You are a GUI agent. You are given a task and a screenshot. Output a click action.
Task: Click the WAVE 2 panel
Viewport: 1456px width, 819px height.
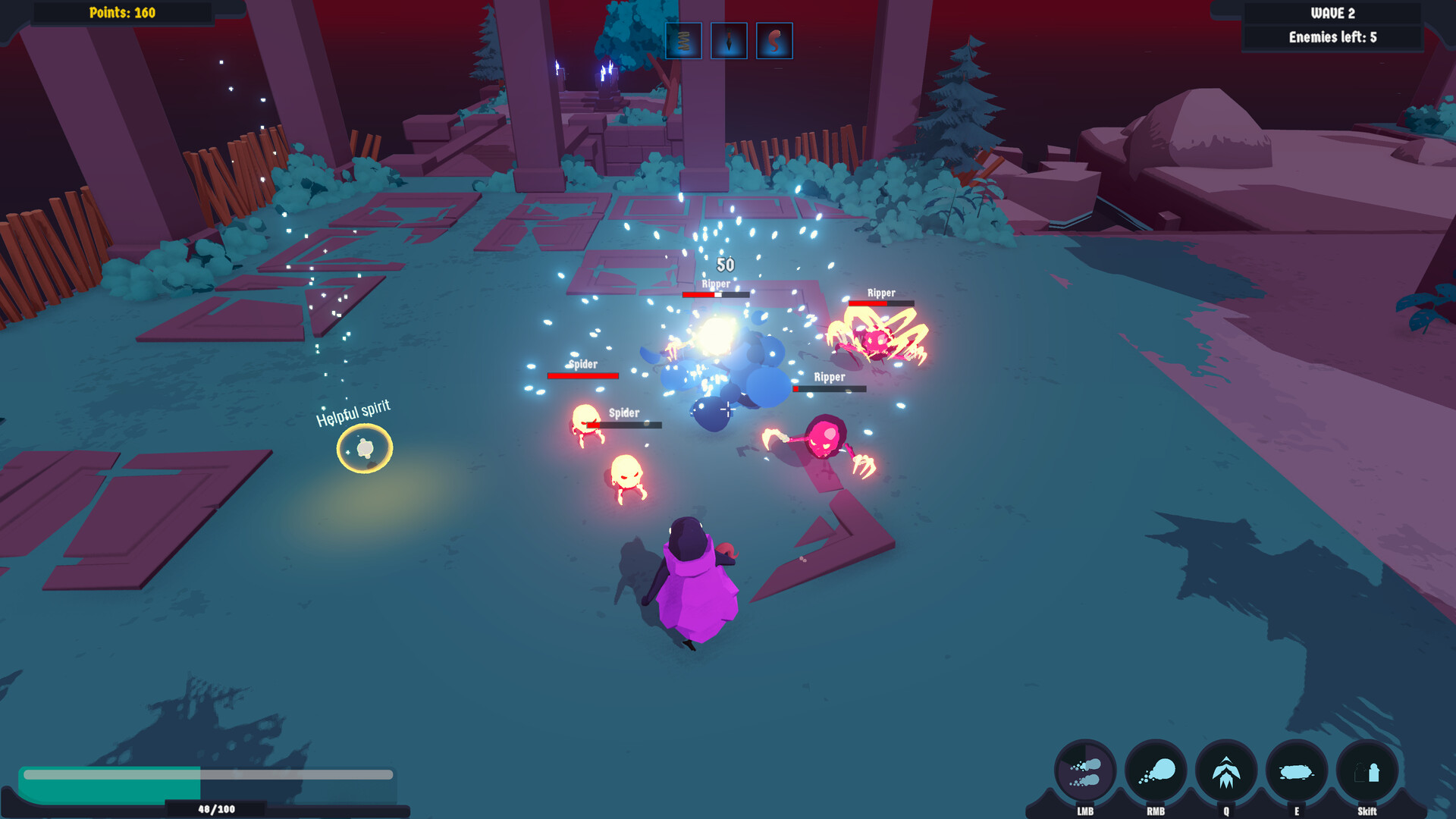(1332, 12)
